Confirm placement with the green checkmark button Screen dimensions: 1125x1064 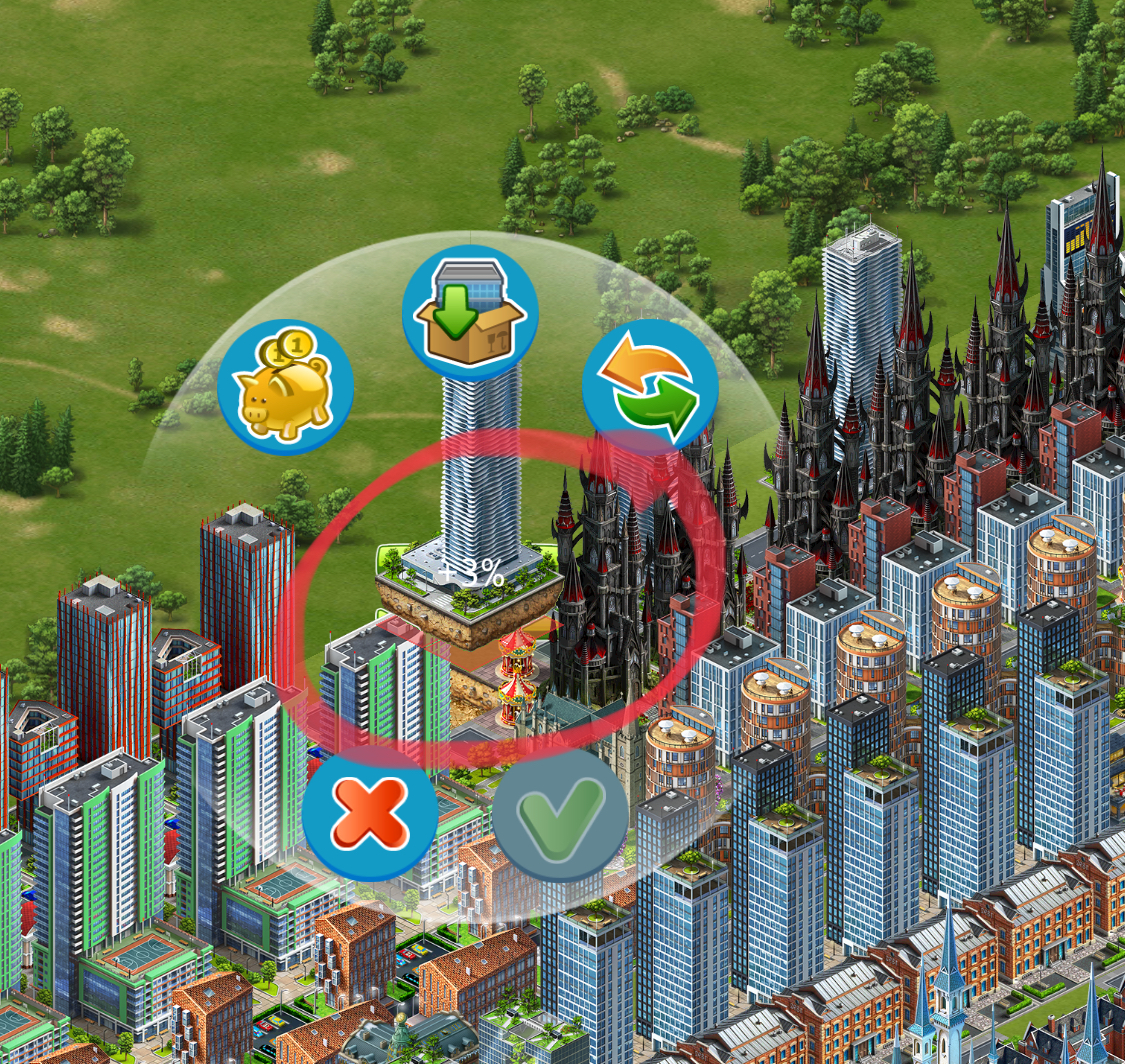coord(560,814)
